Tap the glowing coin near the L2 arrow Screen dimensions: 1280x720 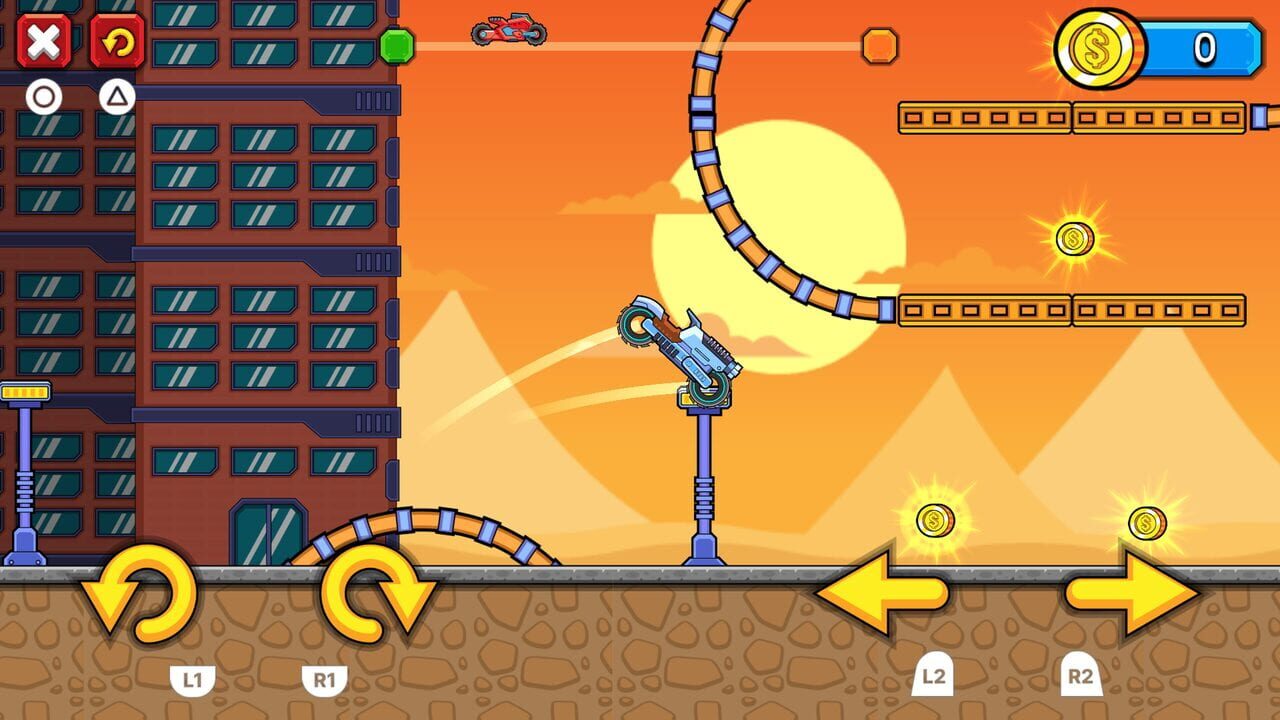[936, 519]
